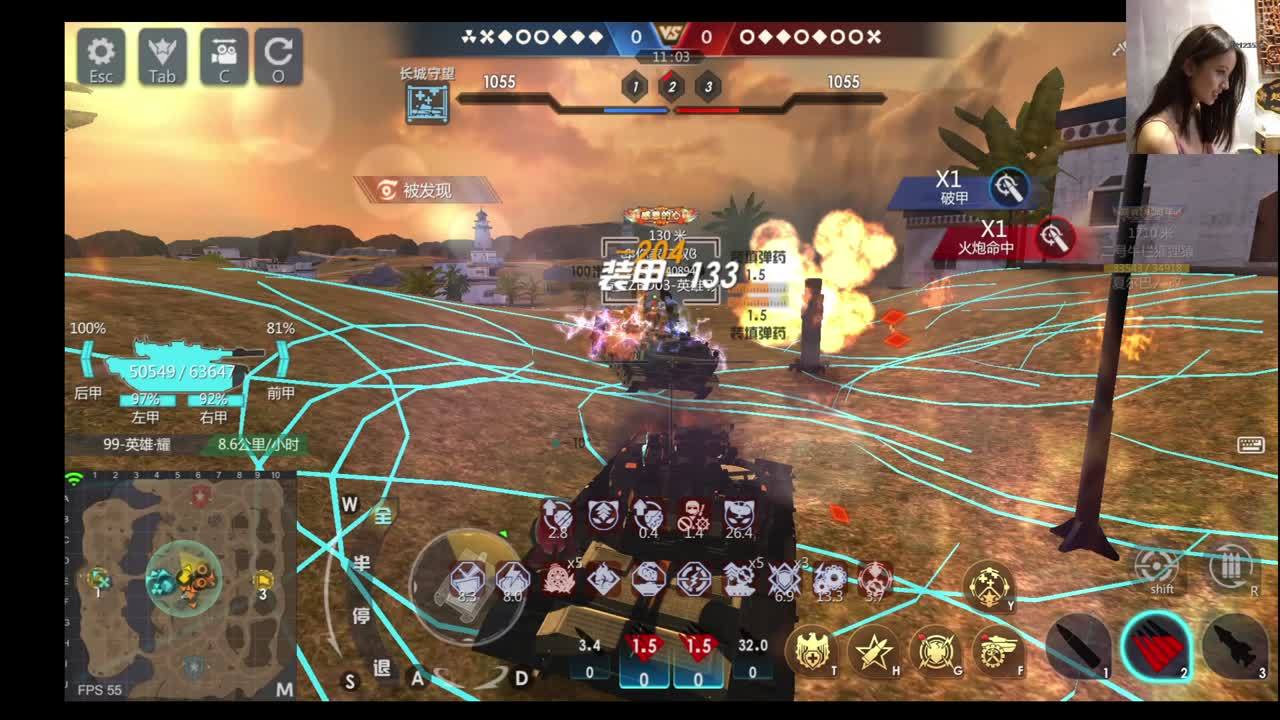Select the missile ammo slot
The width and height of the screenshot is (1280, 720).
(x=1234, y=646)
